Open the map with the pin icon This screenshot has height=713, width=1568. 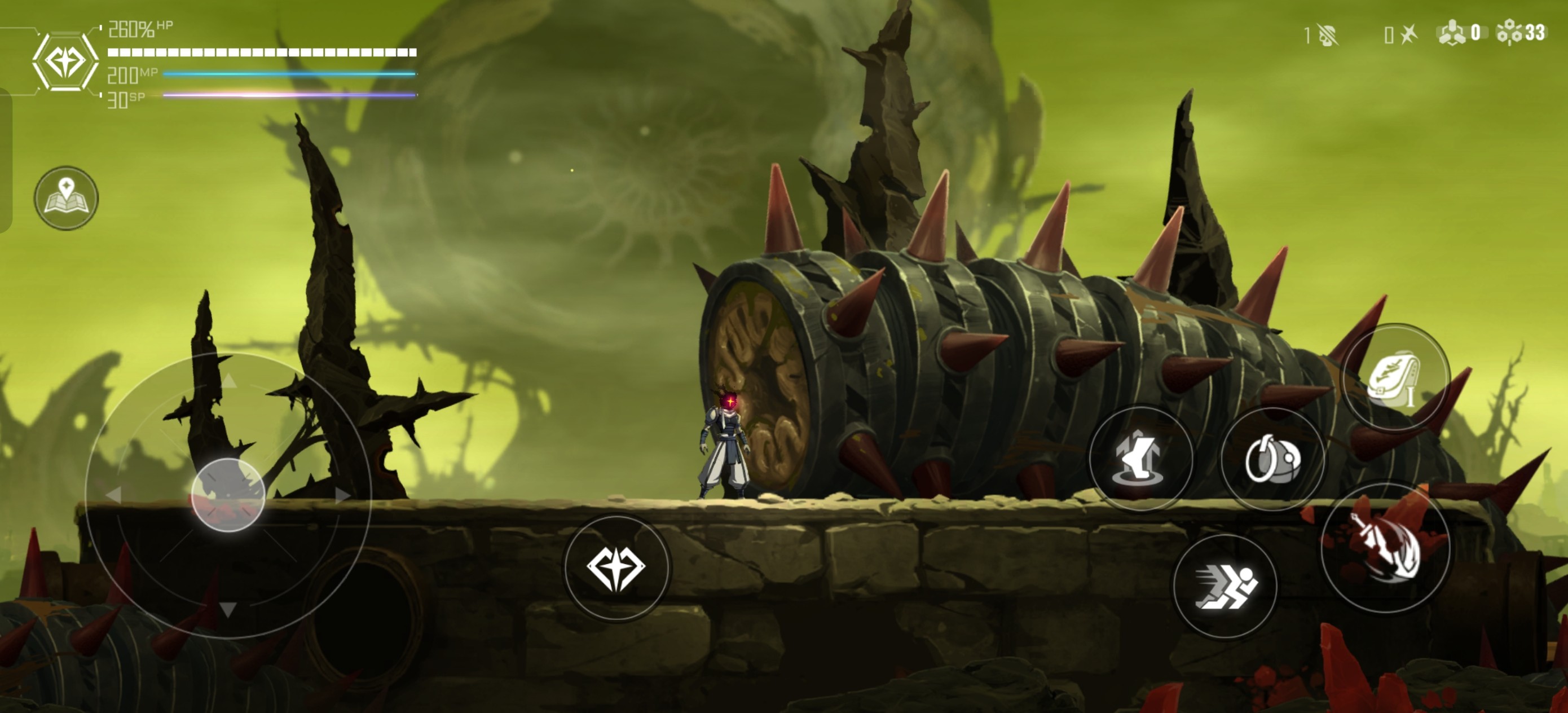click(66, 198)
